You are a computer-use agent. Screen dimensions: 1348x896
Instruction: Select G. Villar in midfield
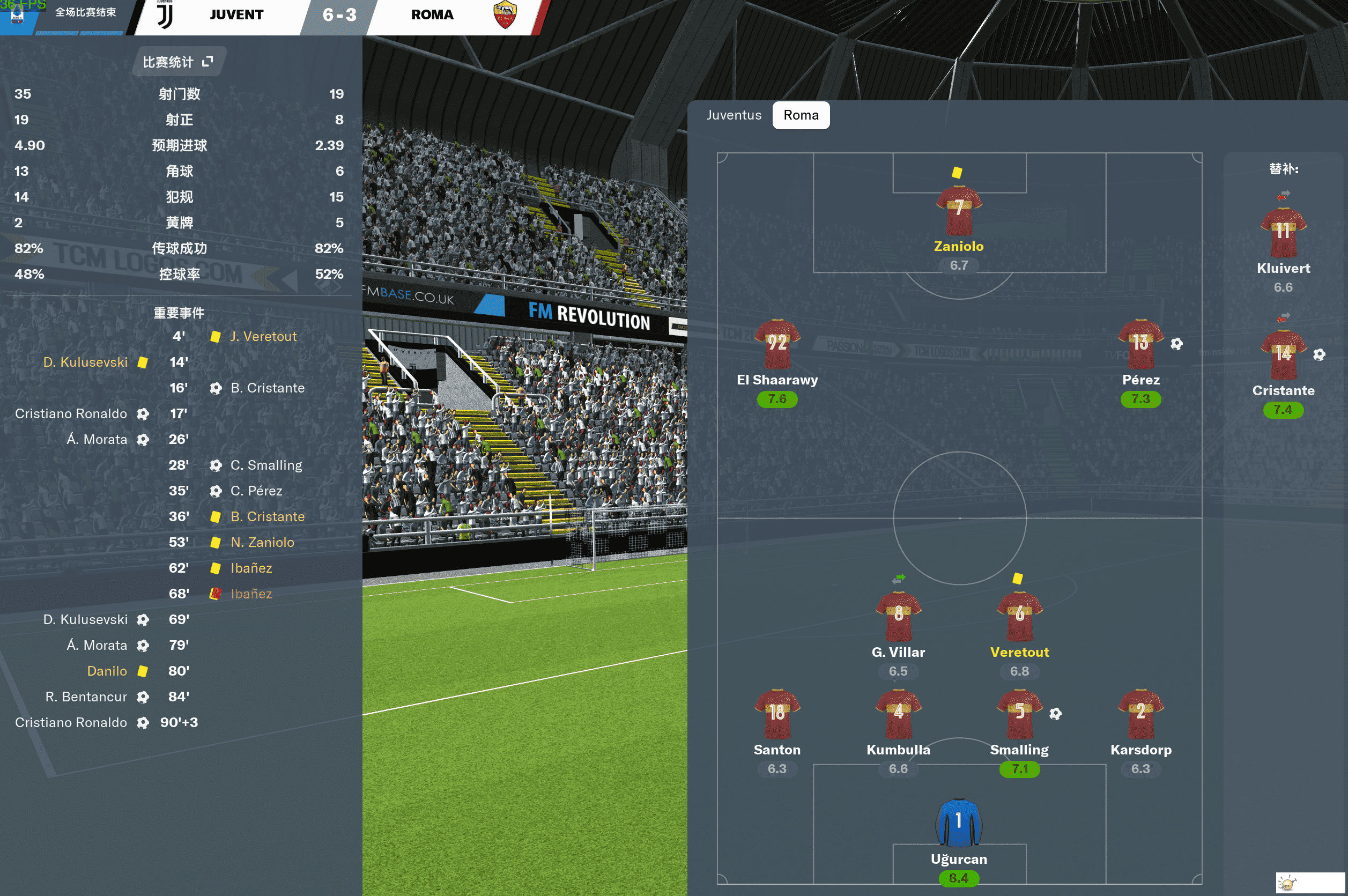[898, 617]
